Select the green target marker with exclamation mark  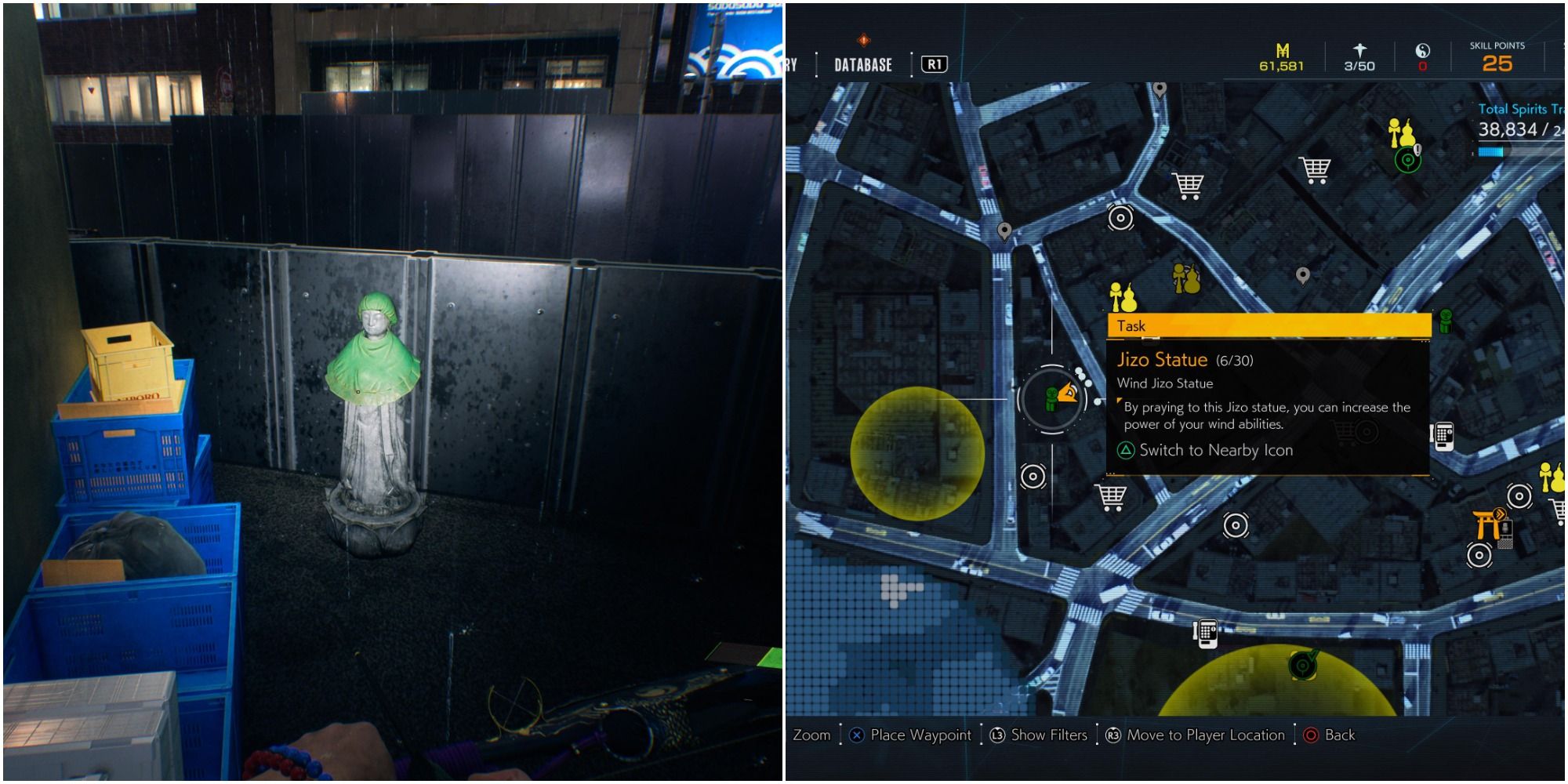point(1409,160)
